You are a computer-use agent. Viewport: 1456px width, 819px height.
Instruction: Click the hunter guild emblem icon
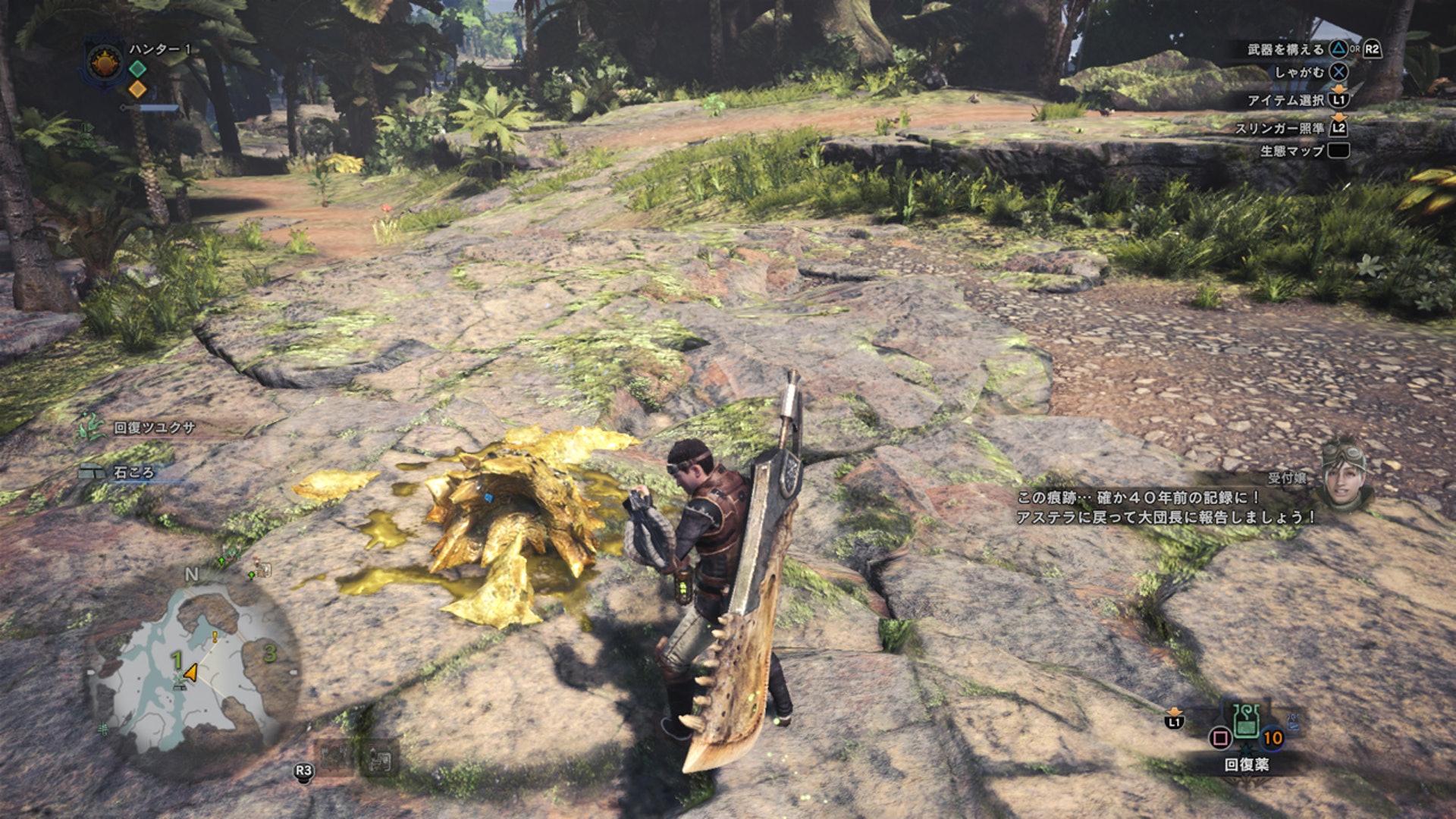pyautogui.click(x=105, y=63)
